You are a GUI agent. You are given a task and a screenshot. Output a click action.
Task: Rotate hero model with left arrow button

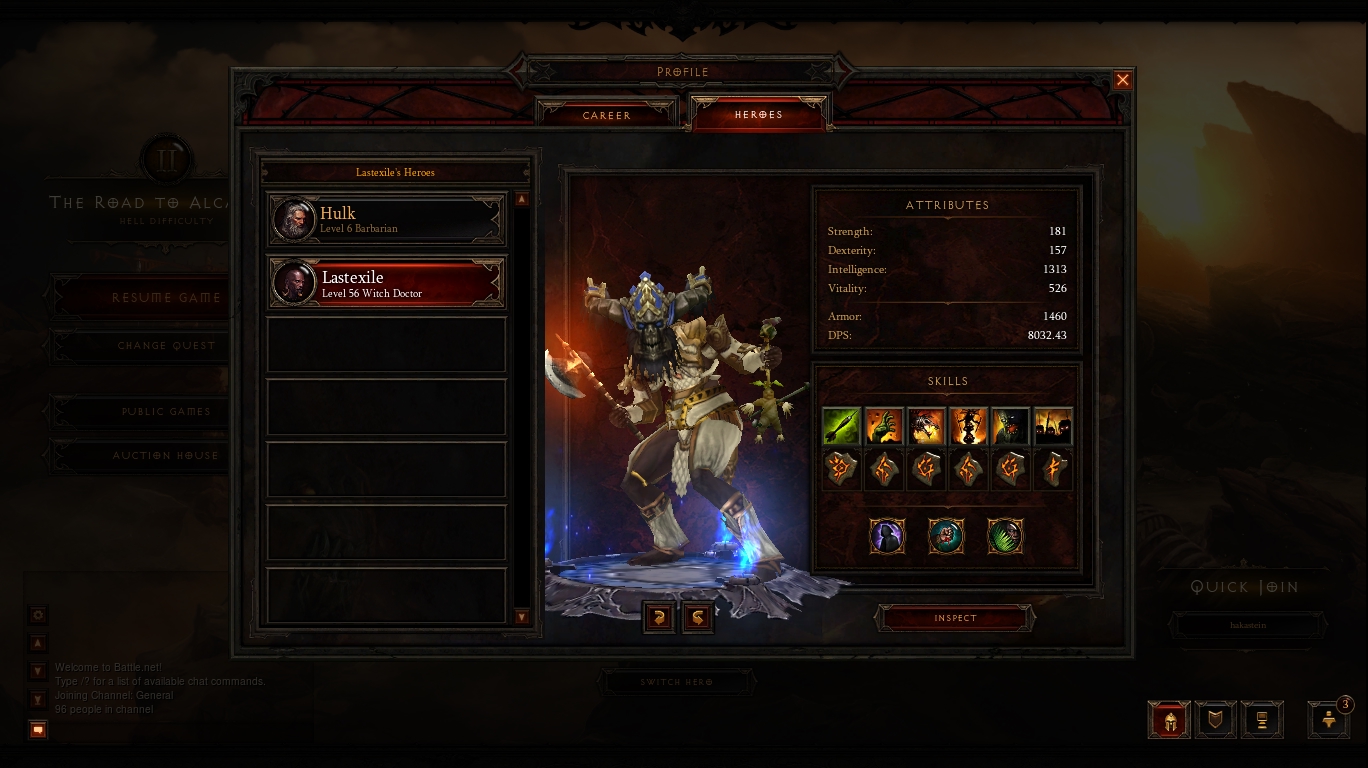point(658,617)
